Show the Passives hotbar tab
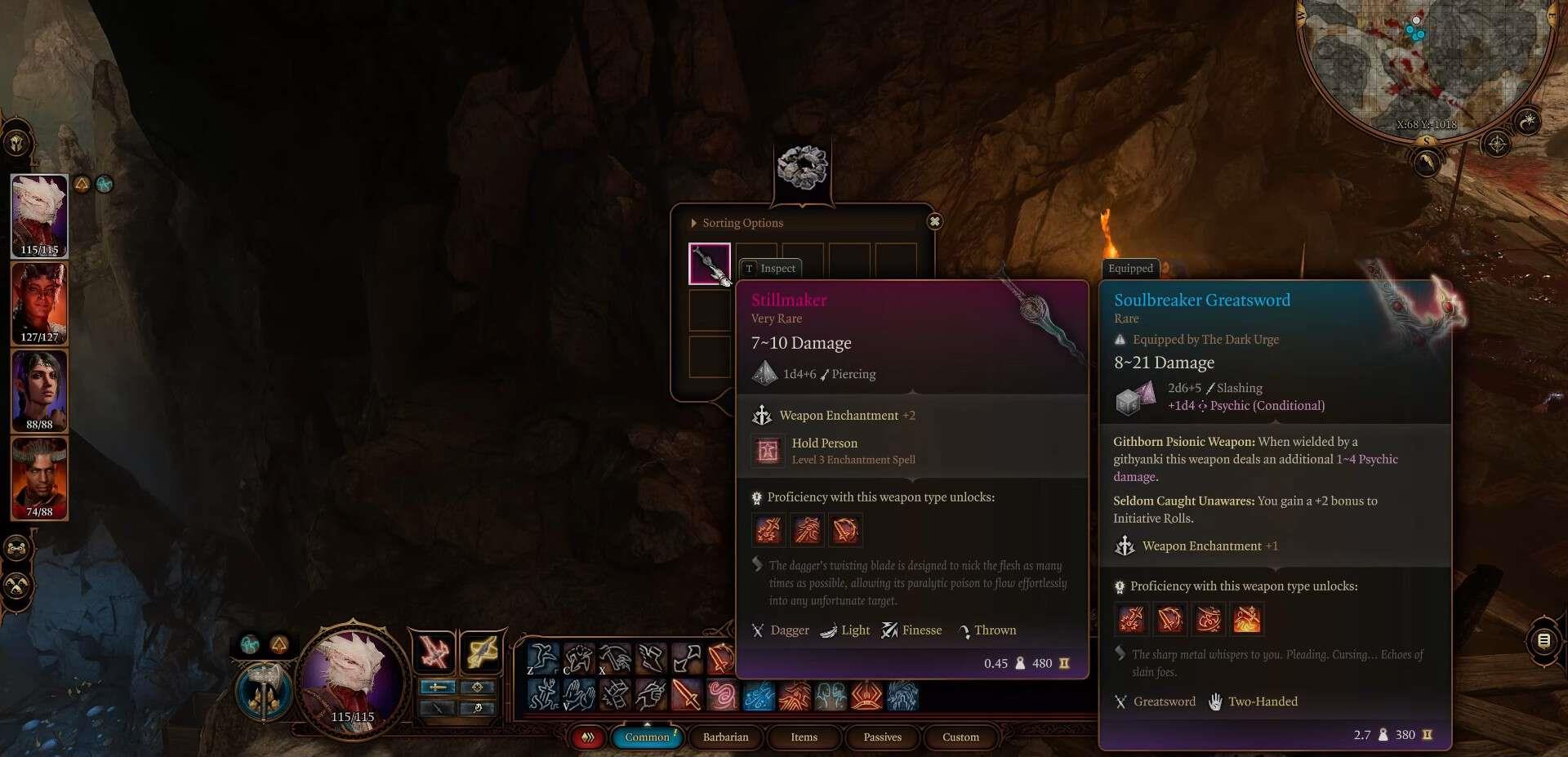This screenshot has width=1568, height=757. click(882, 737)
